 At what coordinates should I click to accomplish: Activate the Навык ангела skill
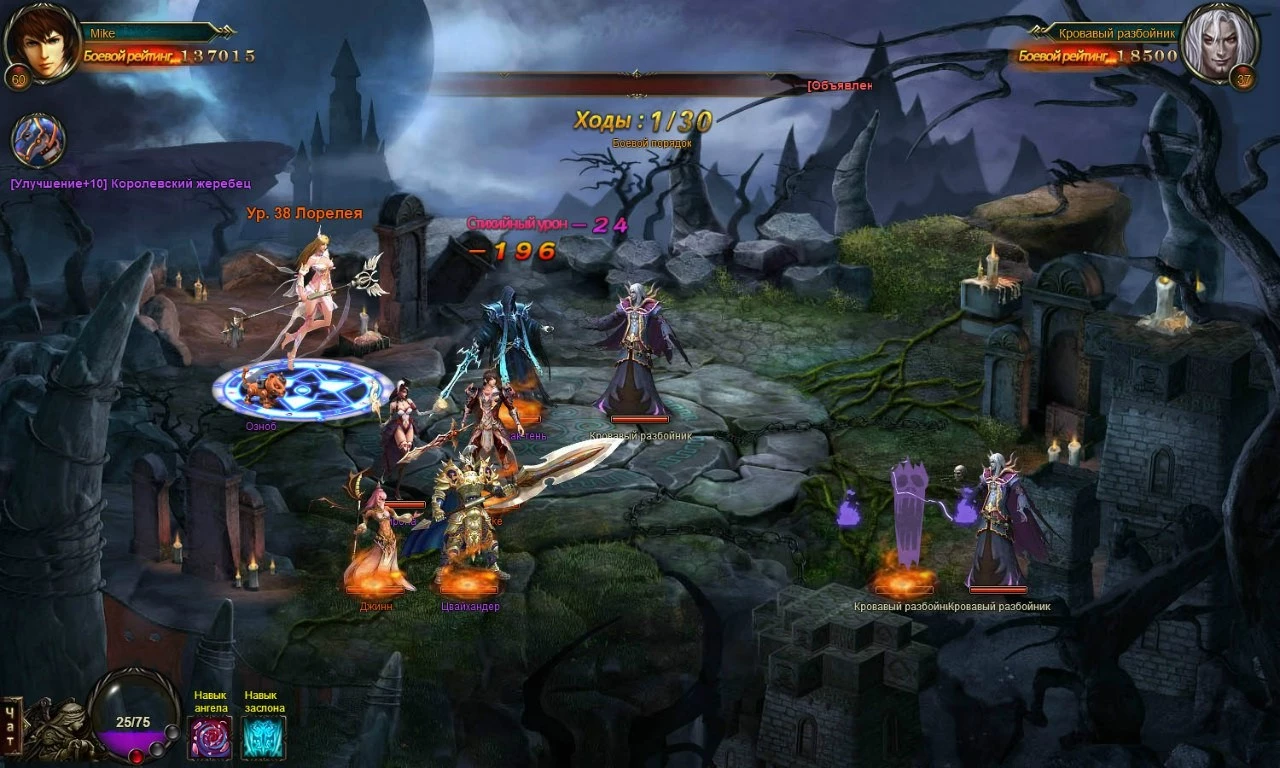click(x=210, y=738)
